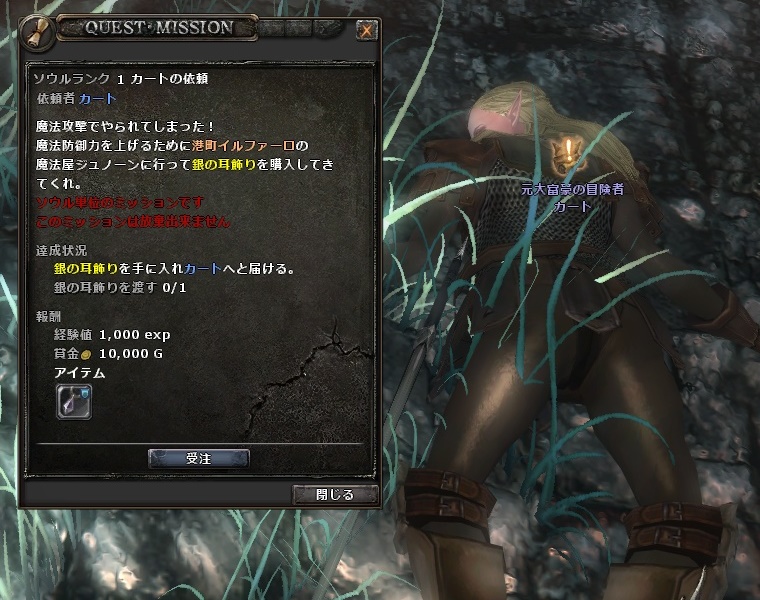Click the 閉じる close button

click(x=335, y=494)
